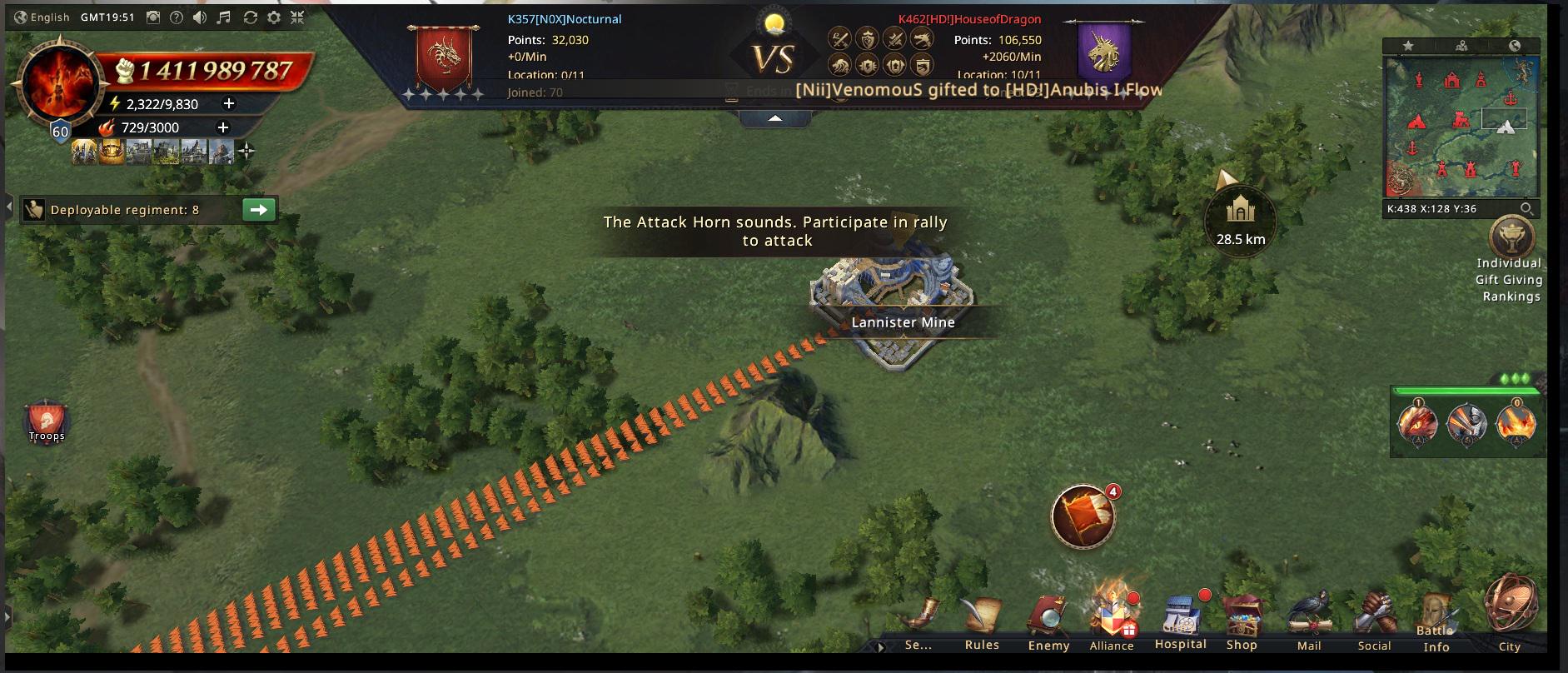Viewport: 1568px width, 673px height.
Task: Add stamina with the plus button
Action: click(229, 104)
